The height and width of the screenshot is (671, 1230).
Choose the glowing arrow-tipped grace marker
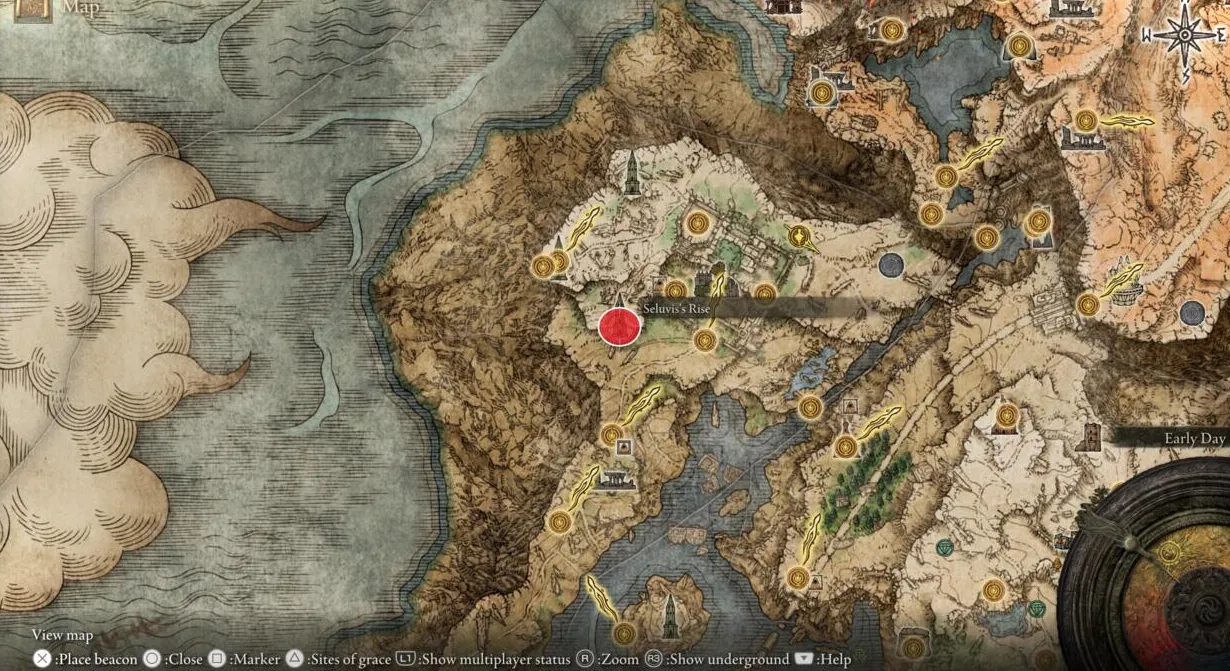pos(799,237)
